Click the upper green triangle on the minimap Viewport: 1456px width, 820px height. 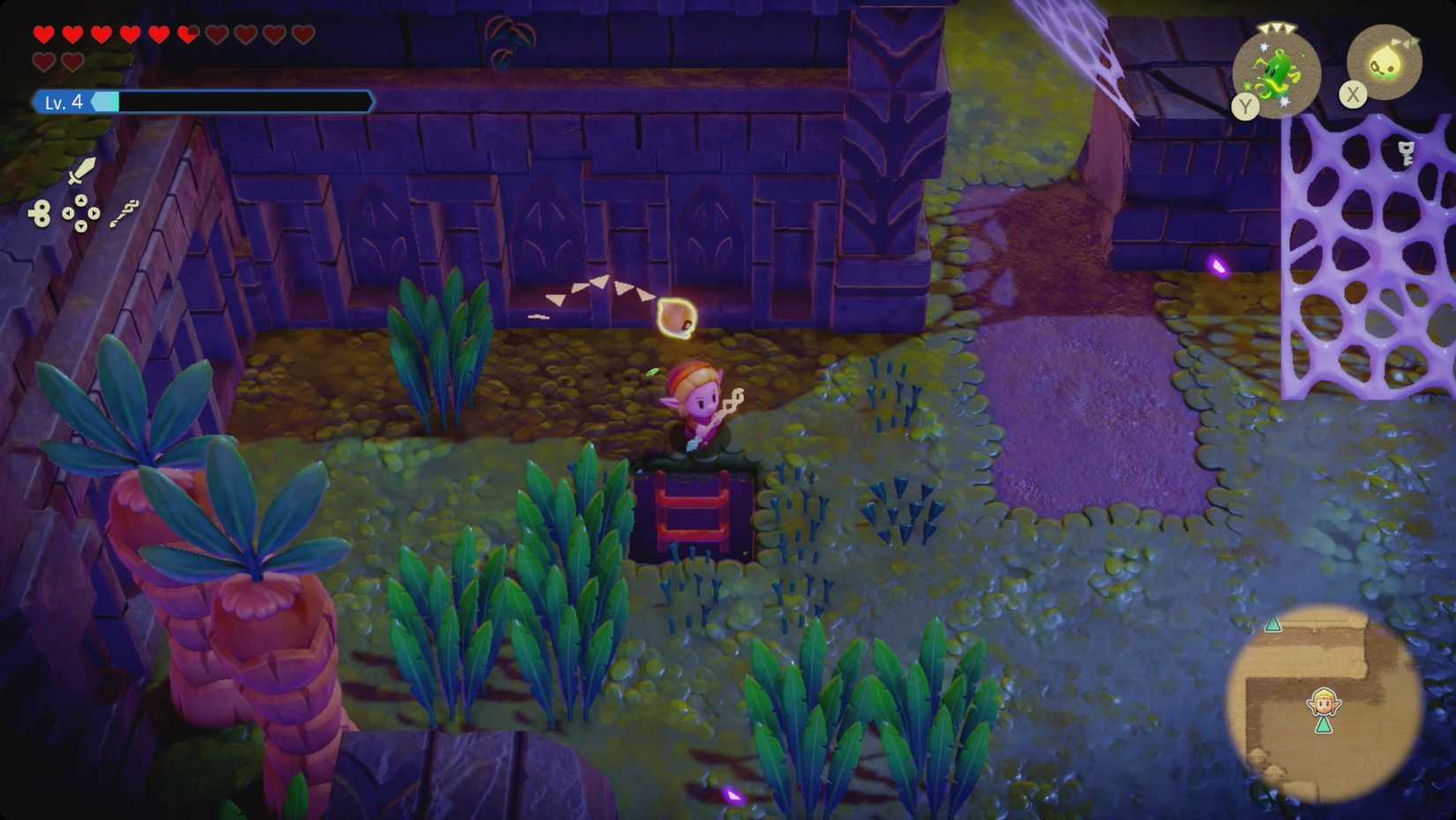coord(1272,623)
